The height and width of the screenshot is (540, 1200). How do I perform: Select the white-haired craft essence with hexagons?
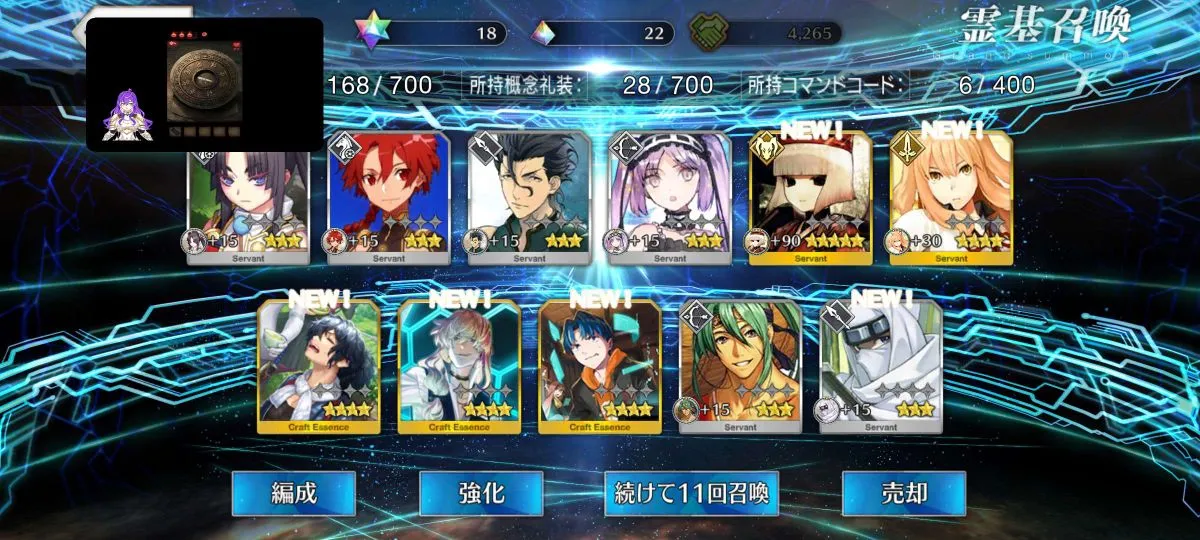459,367
